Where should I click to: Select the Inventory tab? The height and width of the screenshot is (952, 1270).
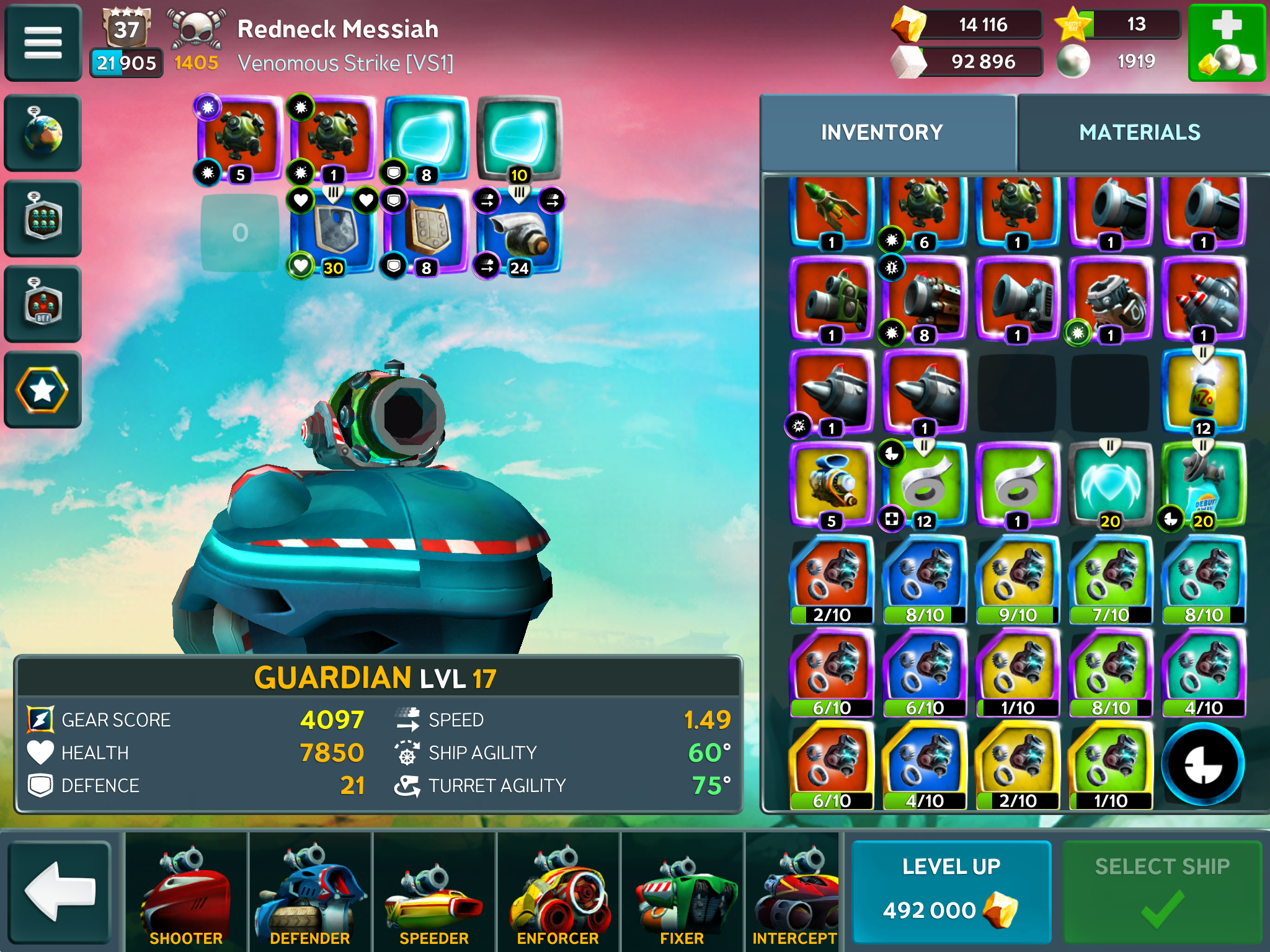pyautogui.click(x=882, y=133)
